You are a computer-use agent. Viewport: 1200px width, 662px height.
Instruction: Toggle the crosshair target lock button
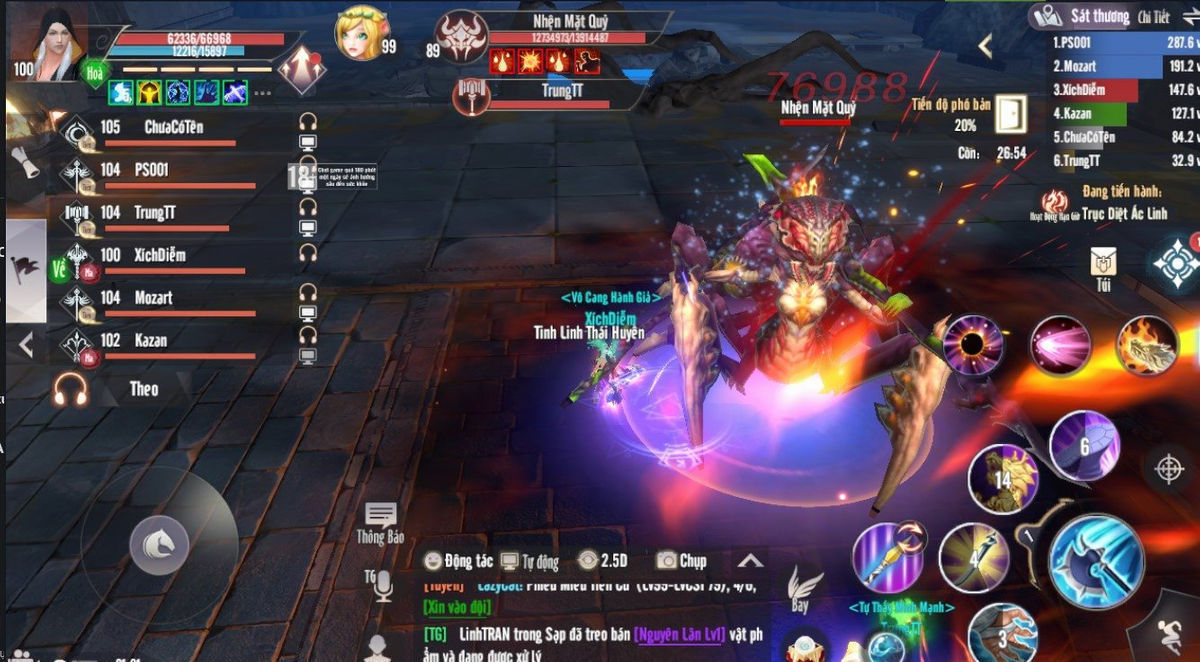coord(1167,467)
